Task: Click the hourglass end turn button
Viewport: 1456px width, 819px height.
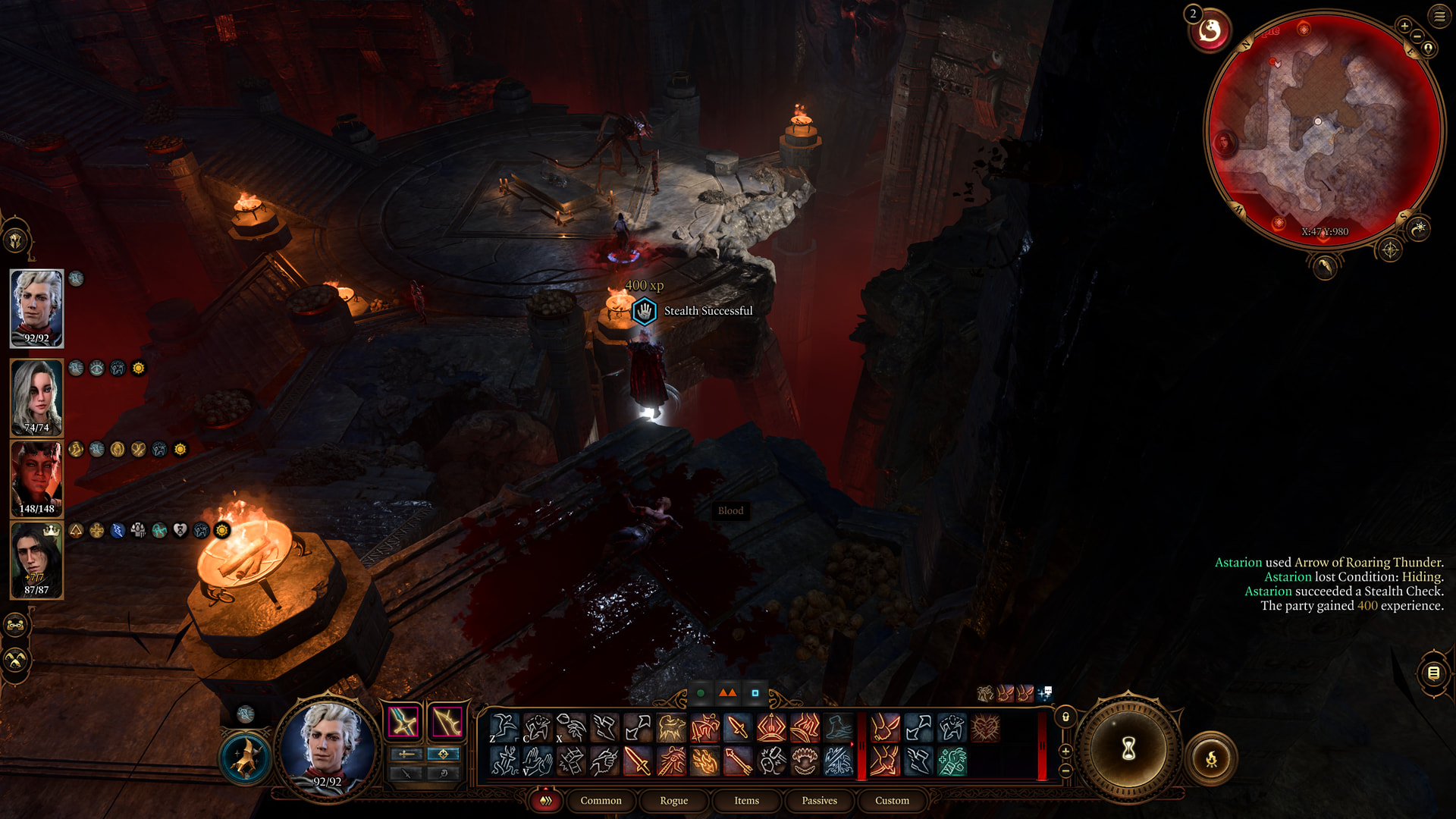Action: 1128,749
